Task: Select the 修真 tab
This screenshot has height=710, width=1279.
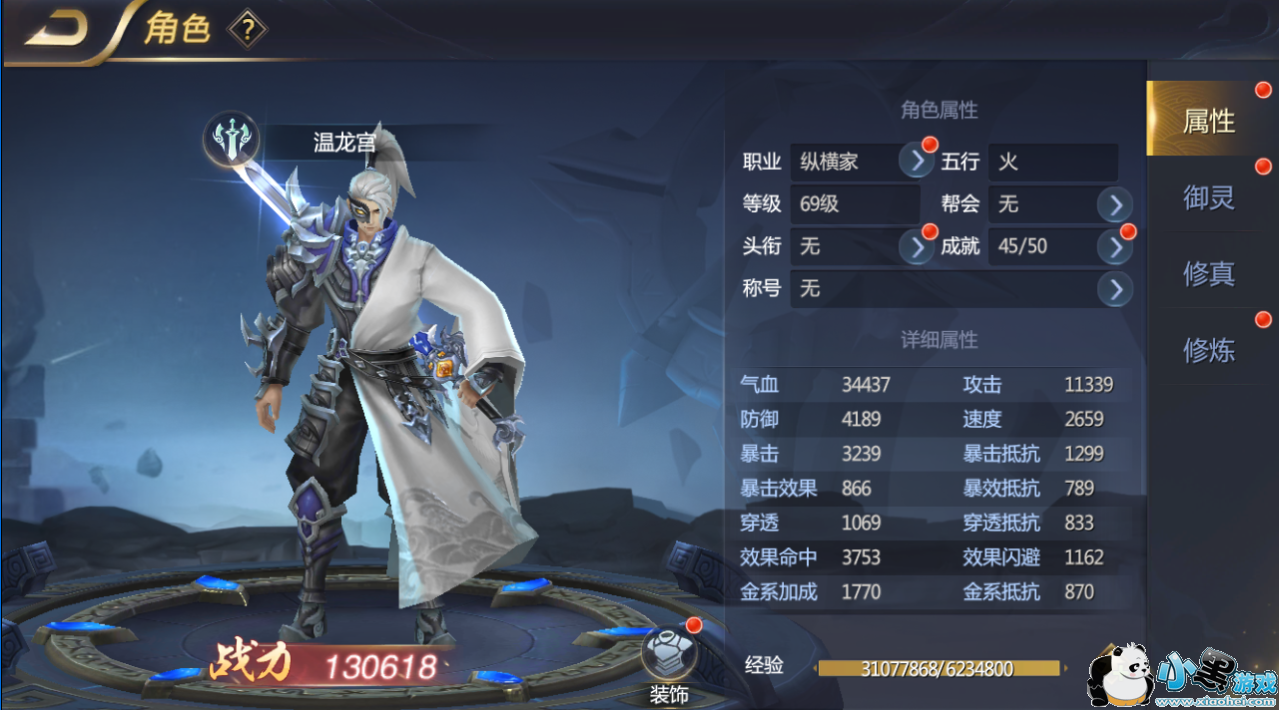Action: [x=1209, y=273]
